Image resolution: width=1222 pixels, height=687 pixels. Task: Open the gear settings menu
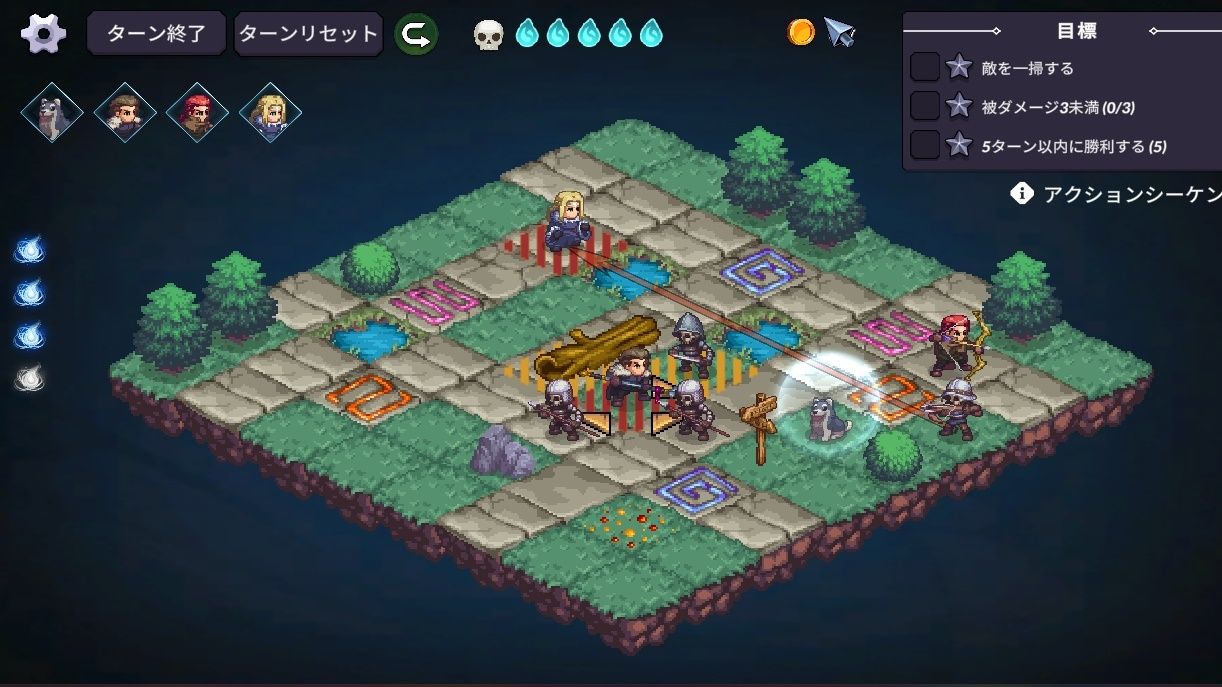(x=43, y=34)
